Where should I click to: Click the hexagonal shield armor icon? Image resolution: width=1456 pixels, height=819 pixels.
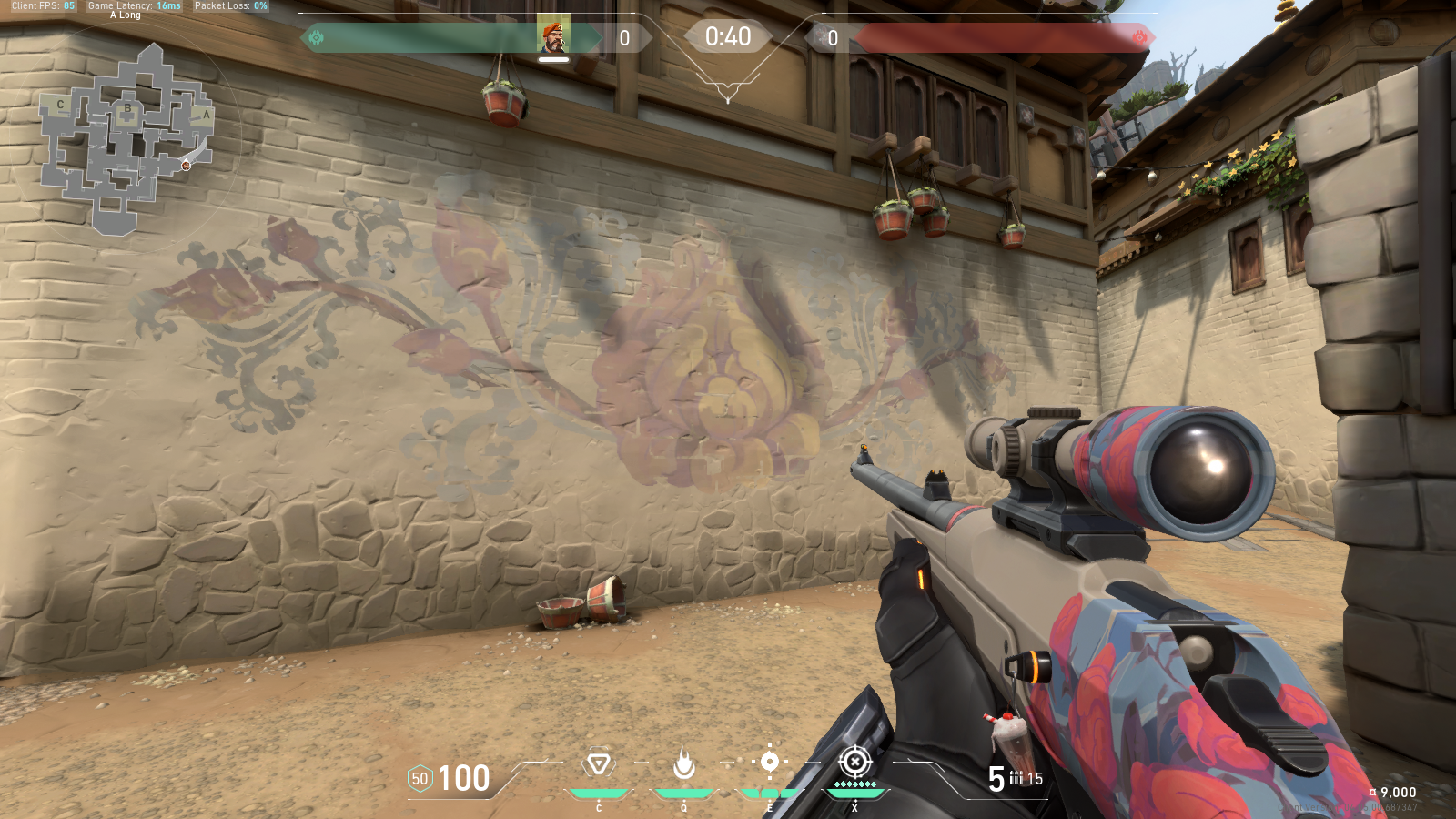click(x=420, y=779)
